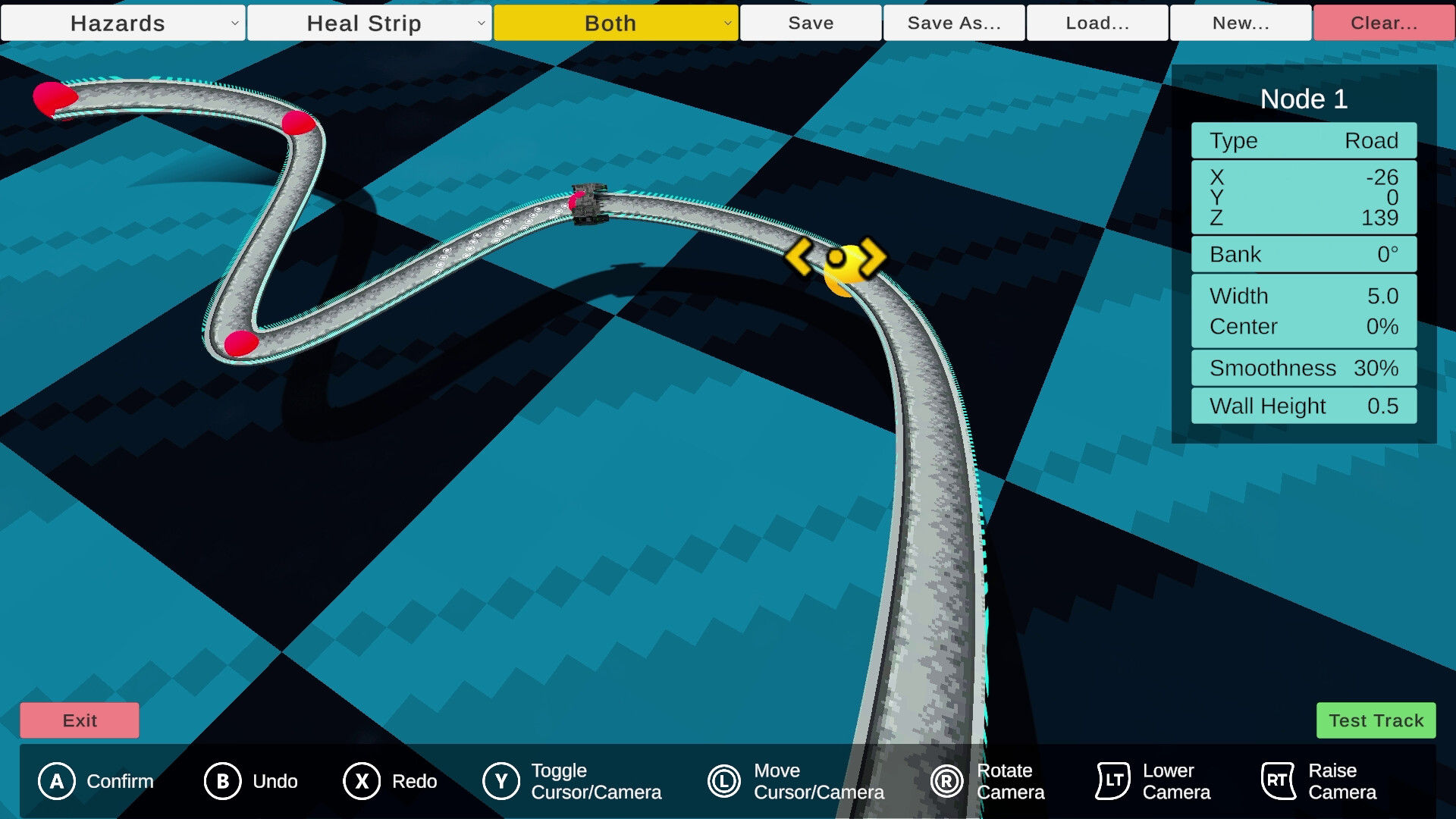
Task: Open the Load... menu option
Action: [1097, 23]
